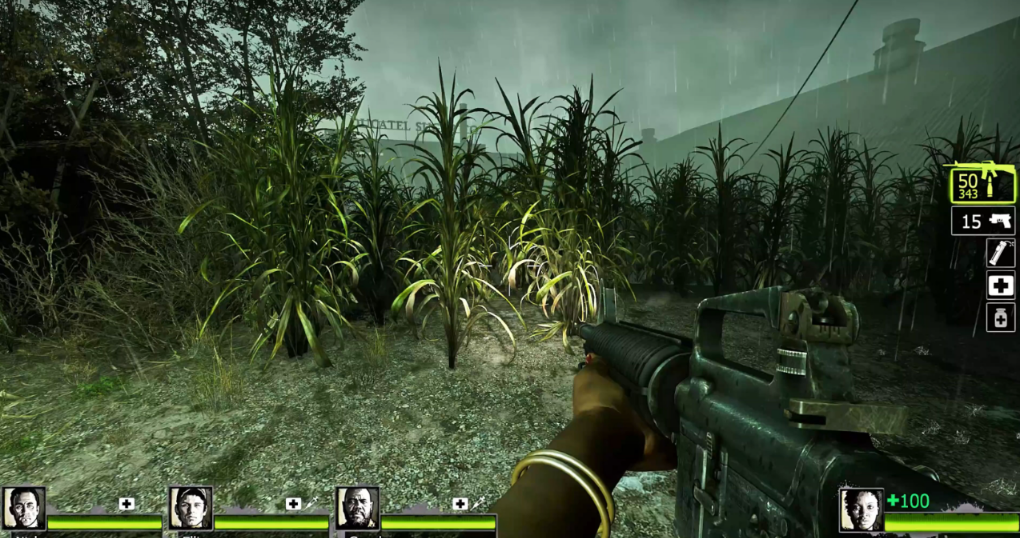Select the assault rifle primary weapon slot
The image size is (1020, 538).
tap(982, 184)
